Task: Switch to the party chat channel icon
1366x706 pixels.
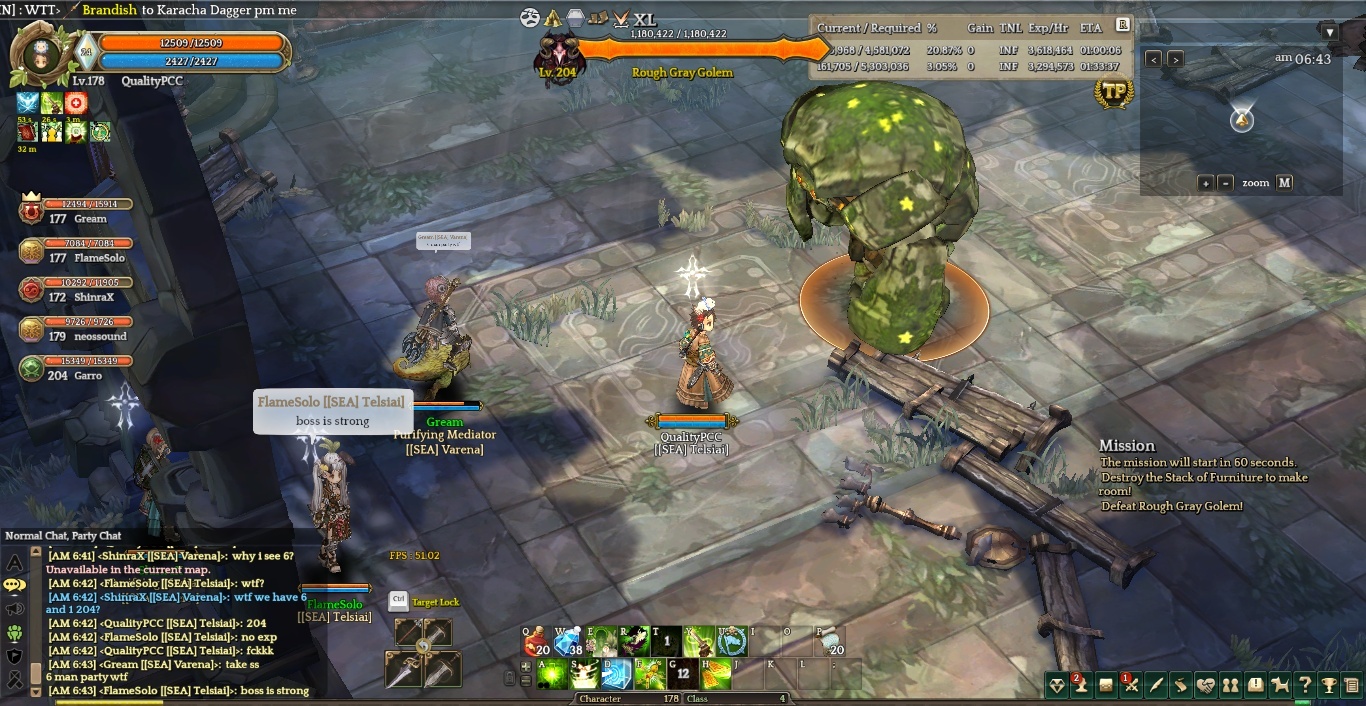Action: click(x=14, y=631)
